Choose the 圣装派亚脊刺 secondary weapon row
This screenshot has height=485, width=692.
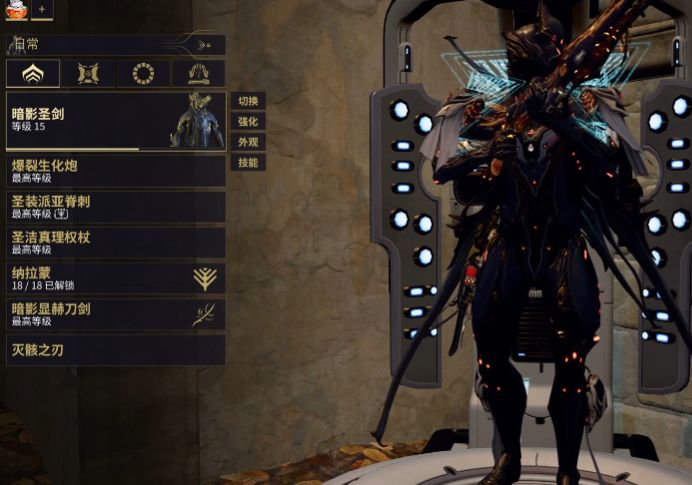[x=115, y=207]
